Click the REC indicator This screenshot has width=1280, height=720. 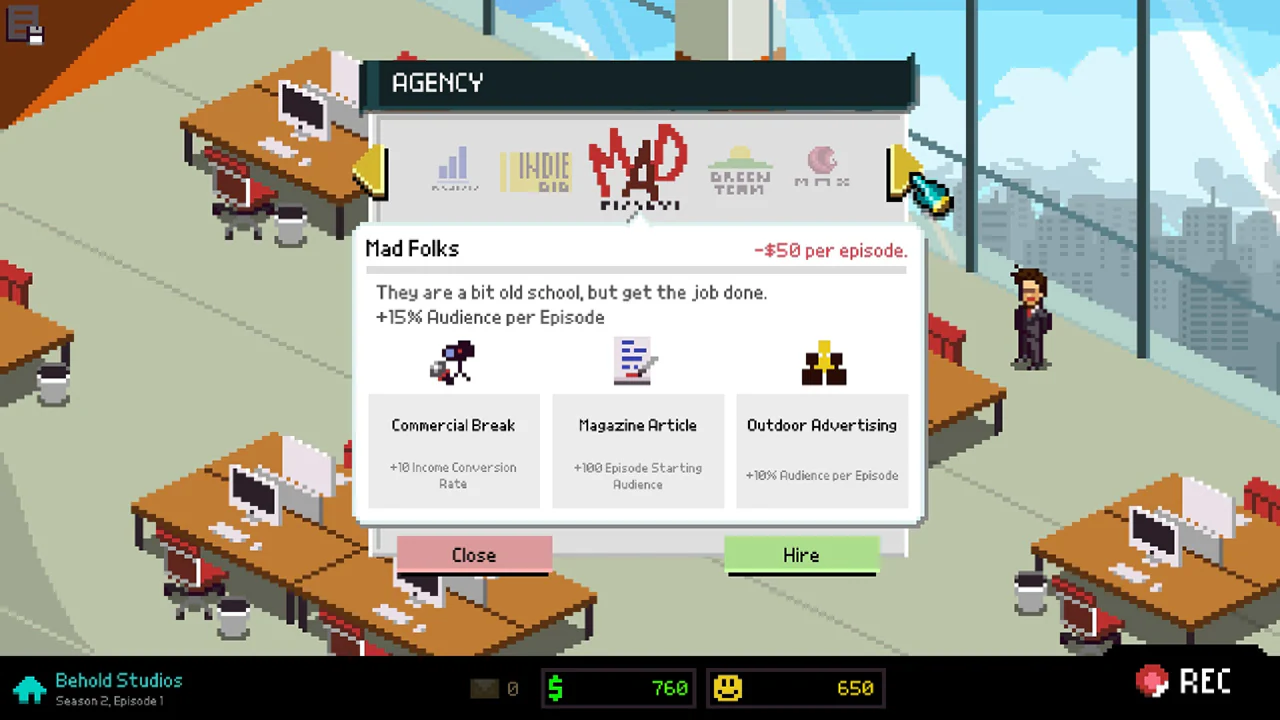point(1185,681)
